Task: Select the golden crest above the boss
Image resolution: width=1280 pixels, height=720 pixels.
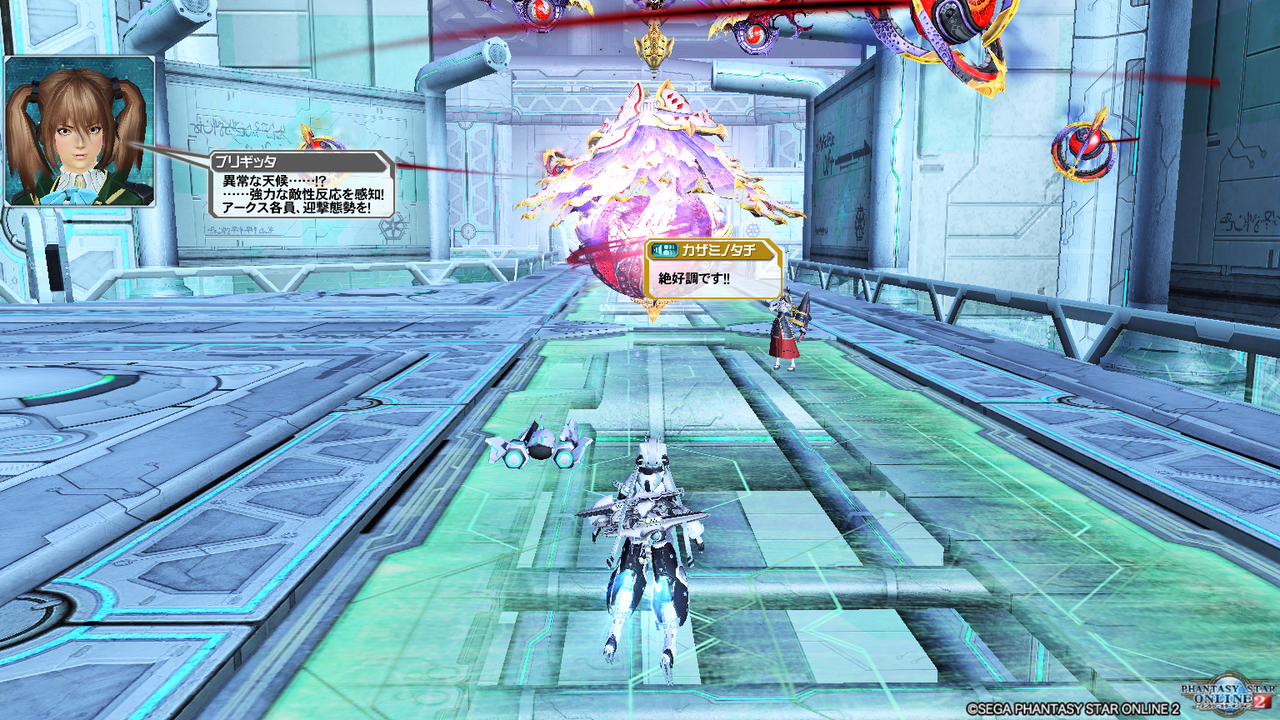Action: (x=655, y=48)
